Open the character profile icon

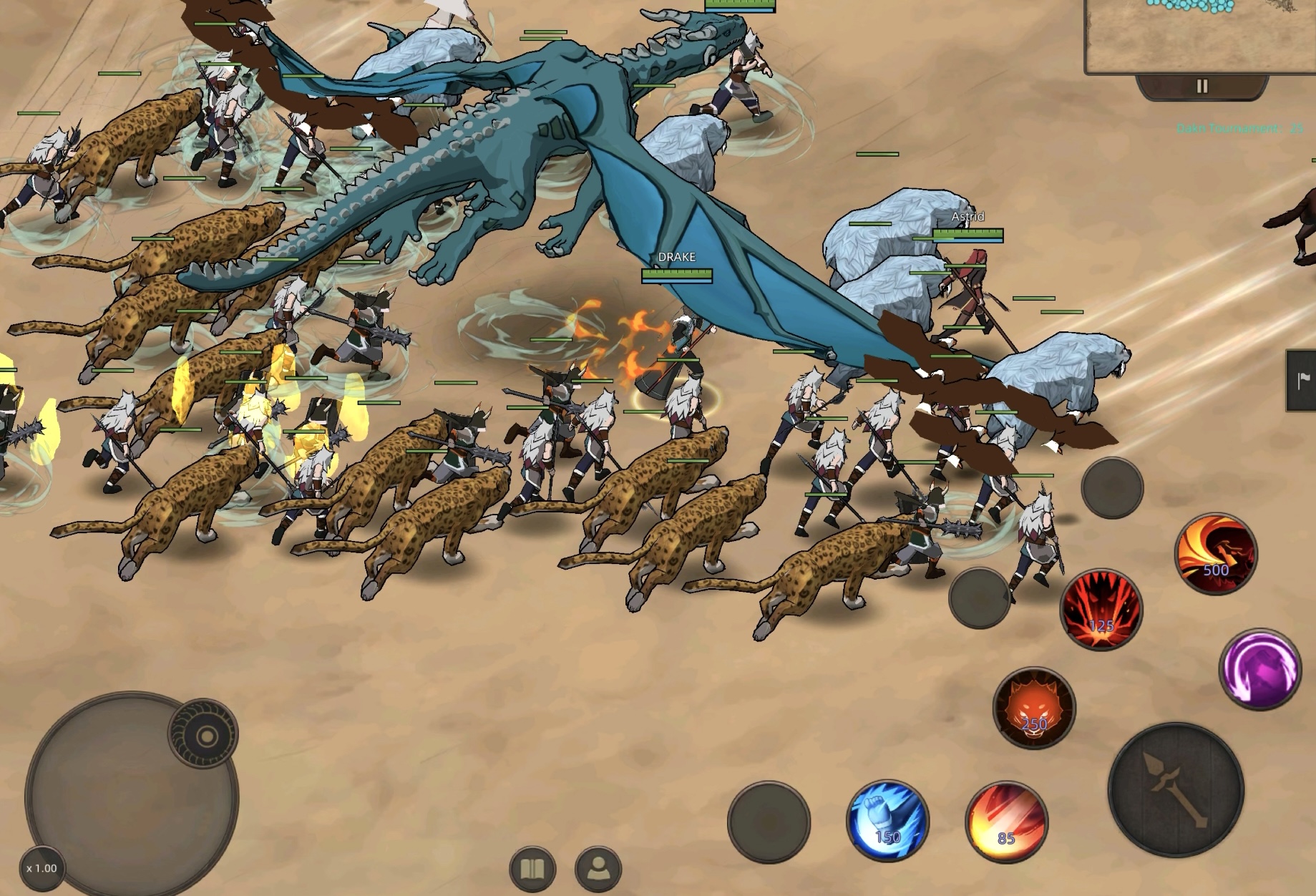[598, 870]
